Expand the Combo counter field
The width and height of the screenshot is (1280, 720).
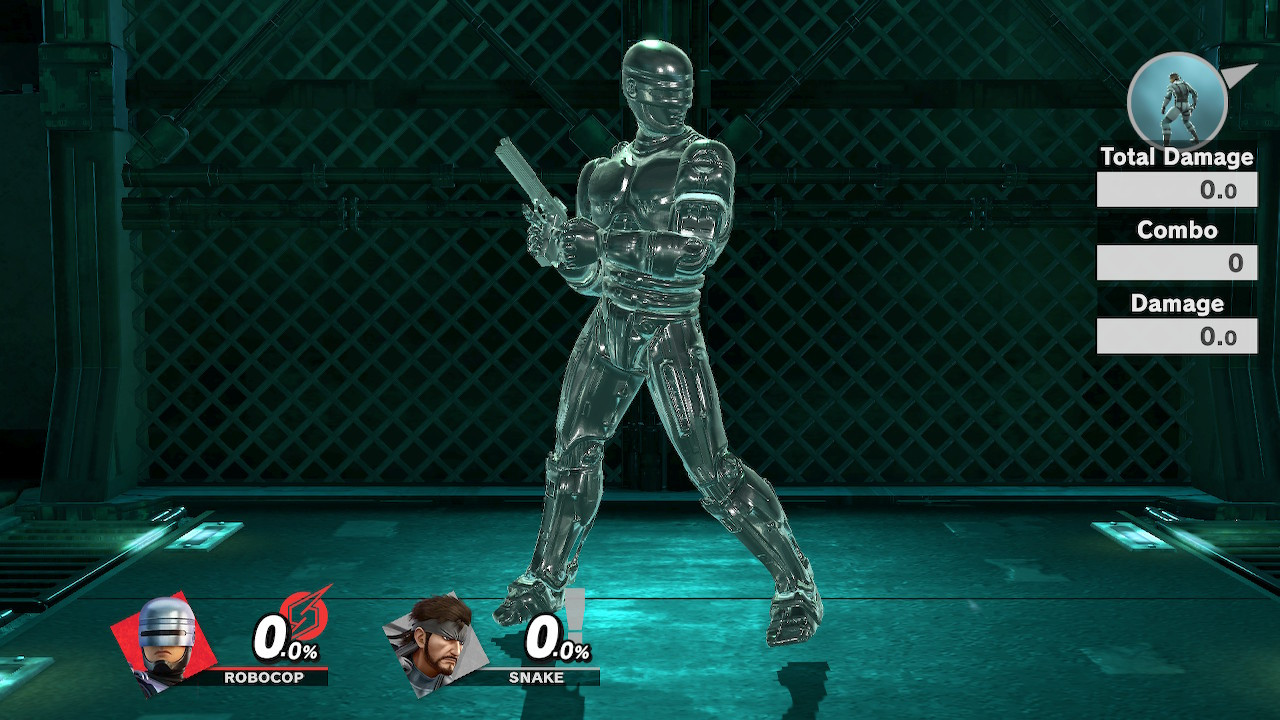coord(1176,263)
